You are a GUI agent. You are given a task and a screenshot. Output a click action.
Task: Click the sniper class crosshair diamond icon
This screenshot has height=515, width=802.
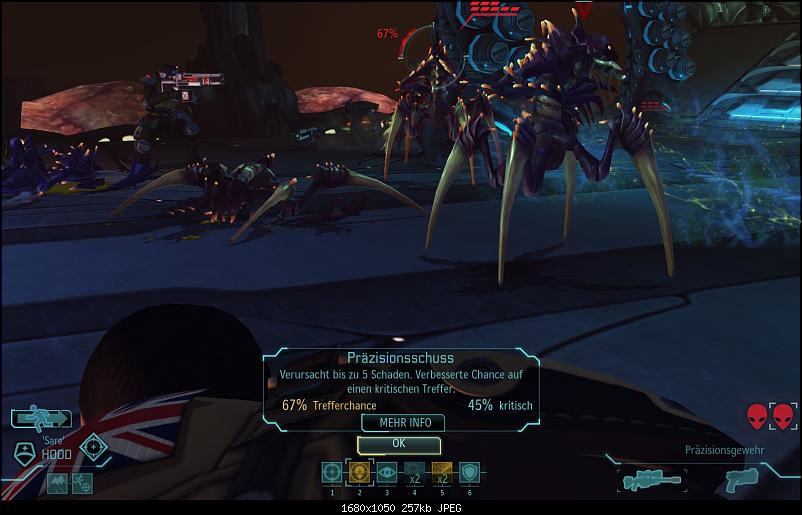94,446
